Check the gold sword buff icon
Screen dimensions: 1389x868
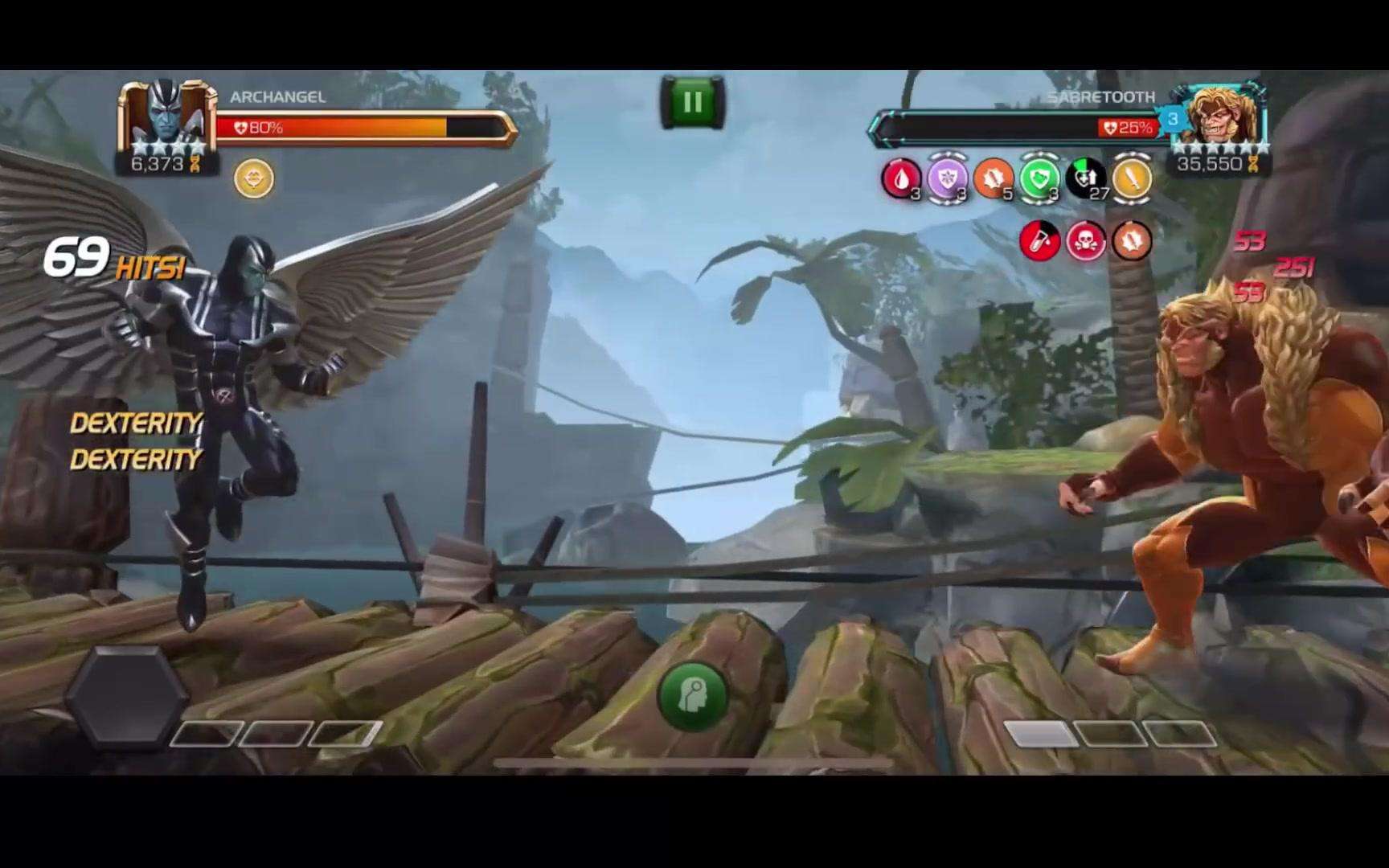pos(1132,178)
